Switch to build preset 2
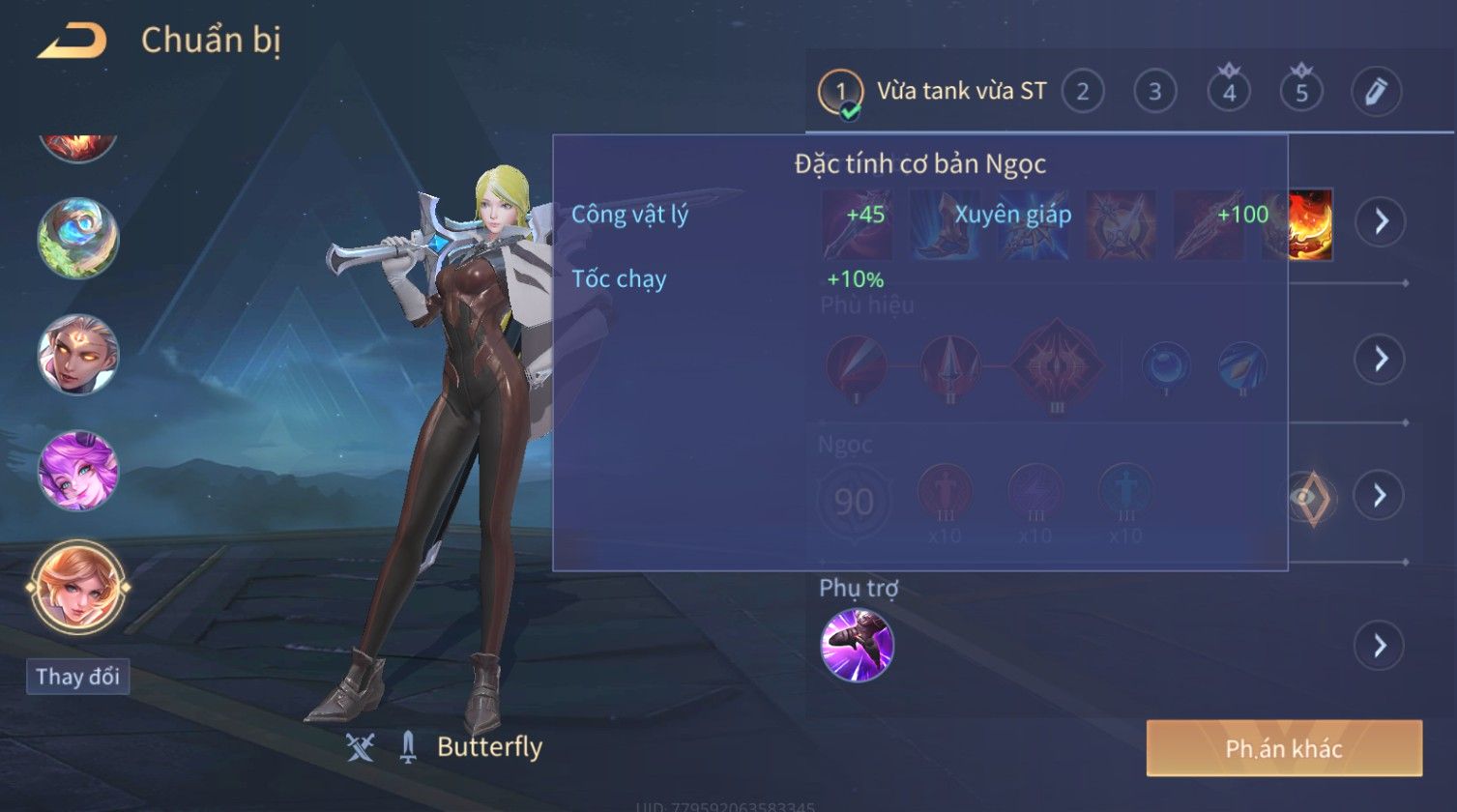The image size is (1457, 812). [x=1083, y=92]
